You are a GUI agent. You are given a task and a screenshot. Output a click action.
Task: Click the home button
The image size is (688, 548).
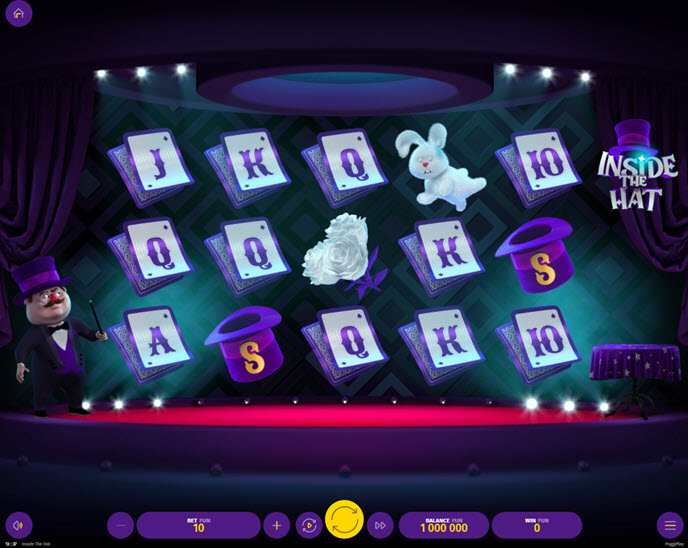[18, 13]
